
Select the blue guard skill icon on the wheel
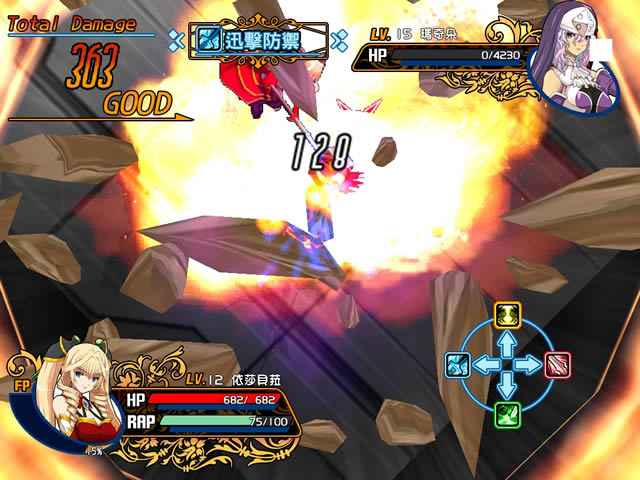(x=456, y=365)
